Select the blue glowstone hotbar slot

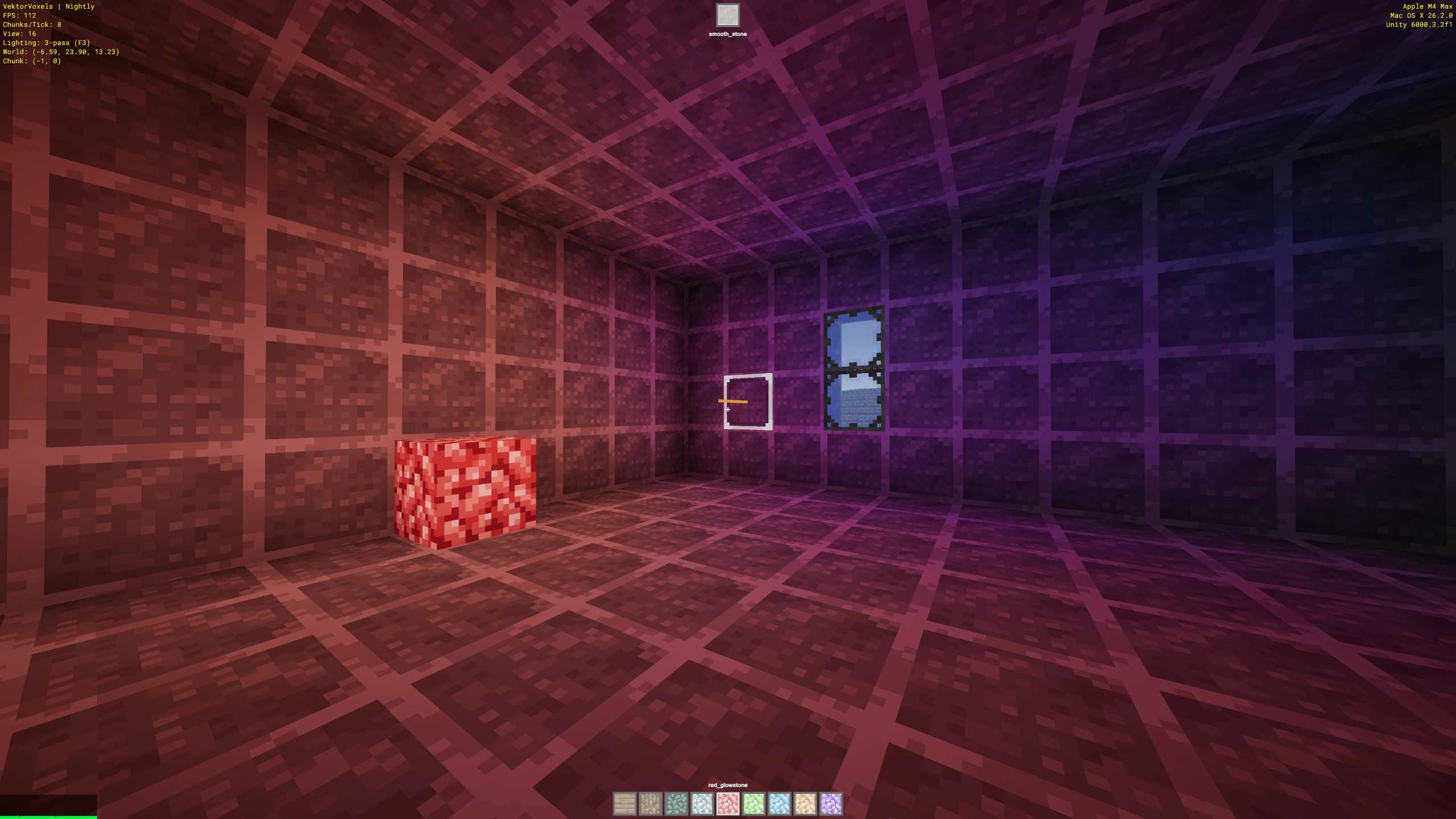coord(780,804)
